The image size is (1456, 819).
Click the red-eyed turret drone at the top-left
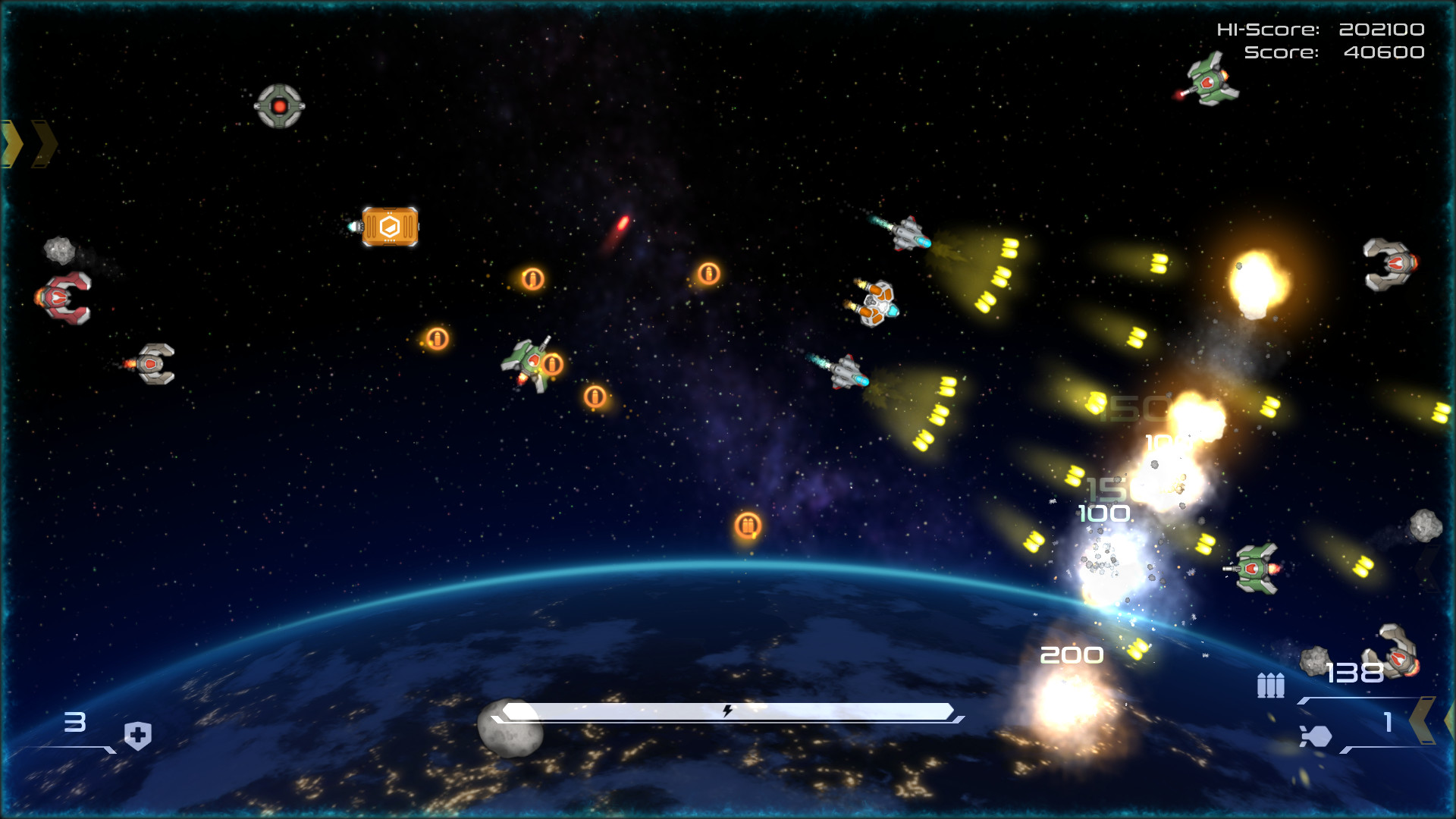coord(279,108)
